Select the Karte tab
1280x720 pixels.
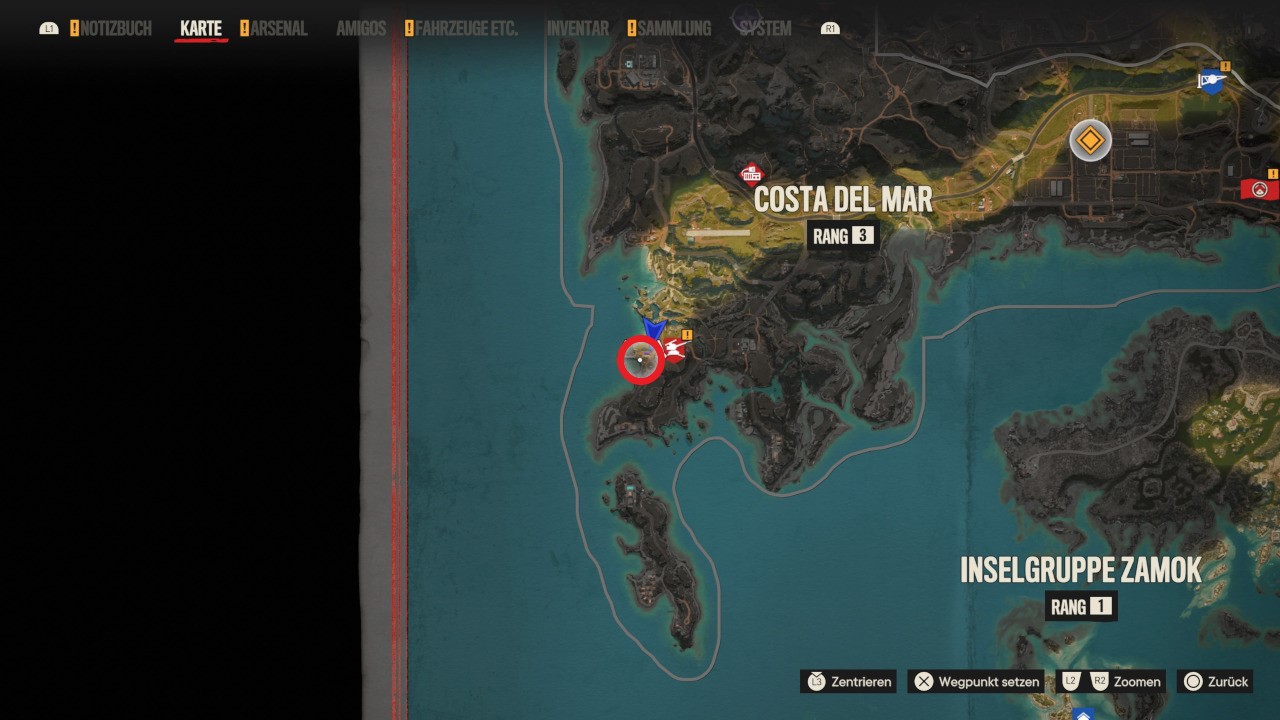pyautogui.click(x=201, y=29)
